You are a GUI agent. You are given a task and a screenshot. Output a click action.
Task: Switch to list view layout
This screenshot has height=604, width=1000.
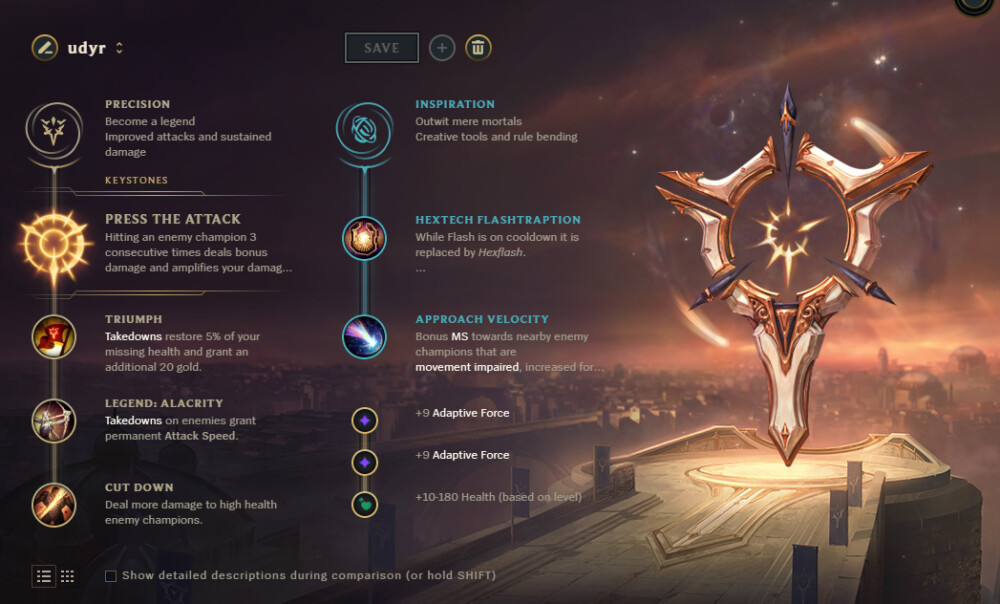(x=44, y=576)
